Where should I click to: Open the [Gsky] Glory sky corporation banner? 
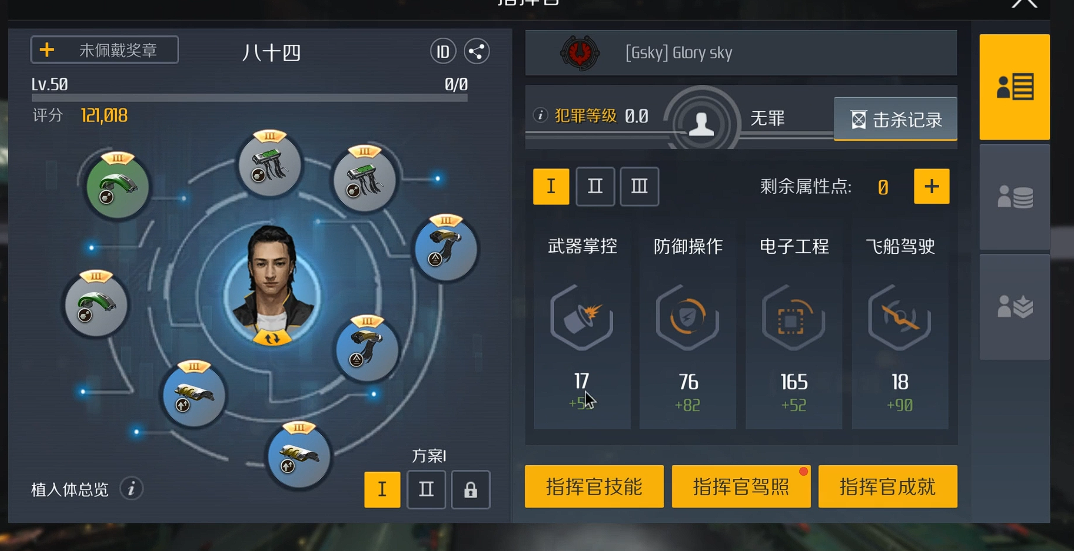click(740, 53)
